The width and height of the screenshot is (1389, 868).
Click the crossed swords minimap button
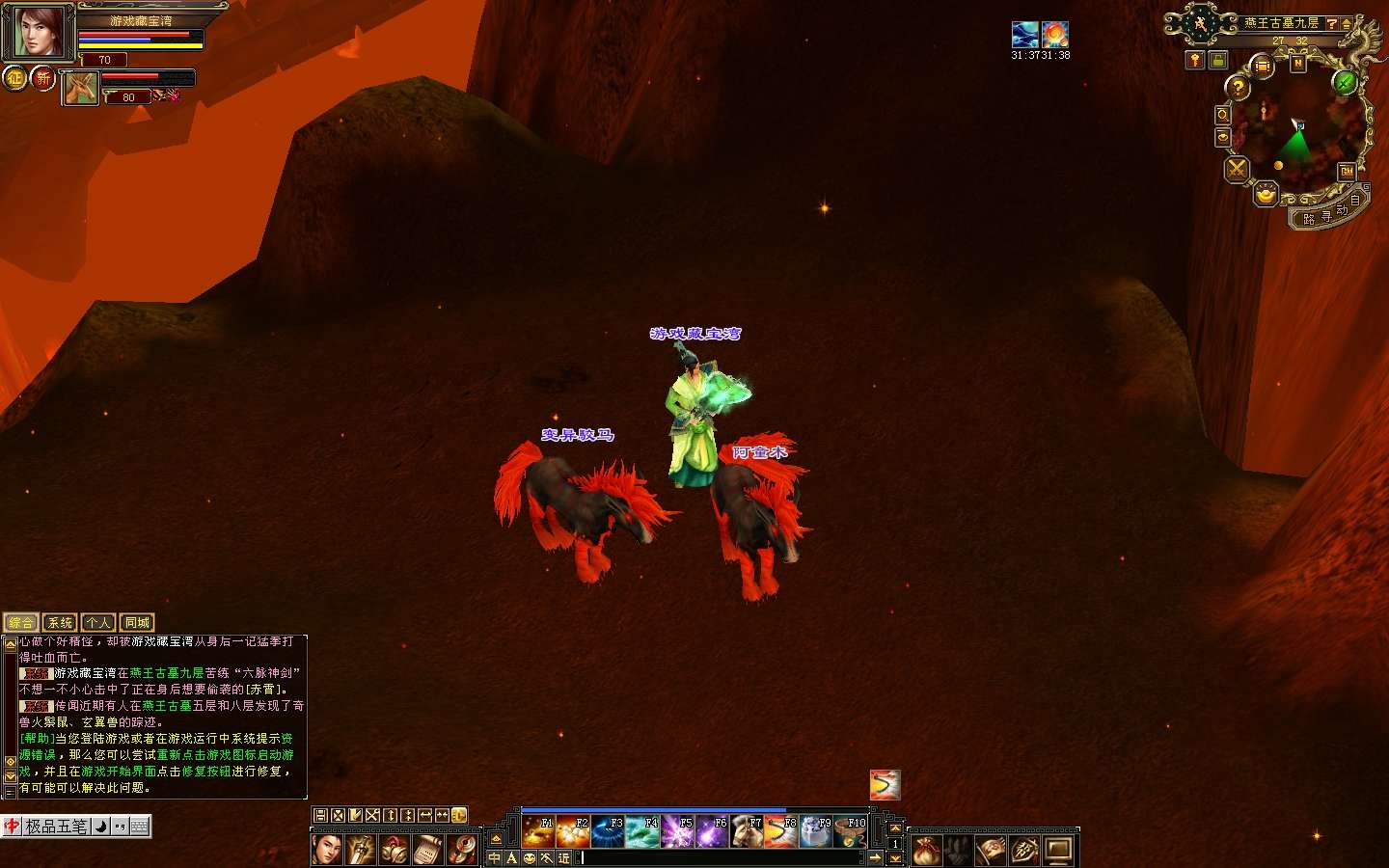1236,170
